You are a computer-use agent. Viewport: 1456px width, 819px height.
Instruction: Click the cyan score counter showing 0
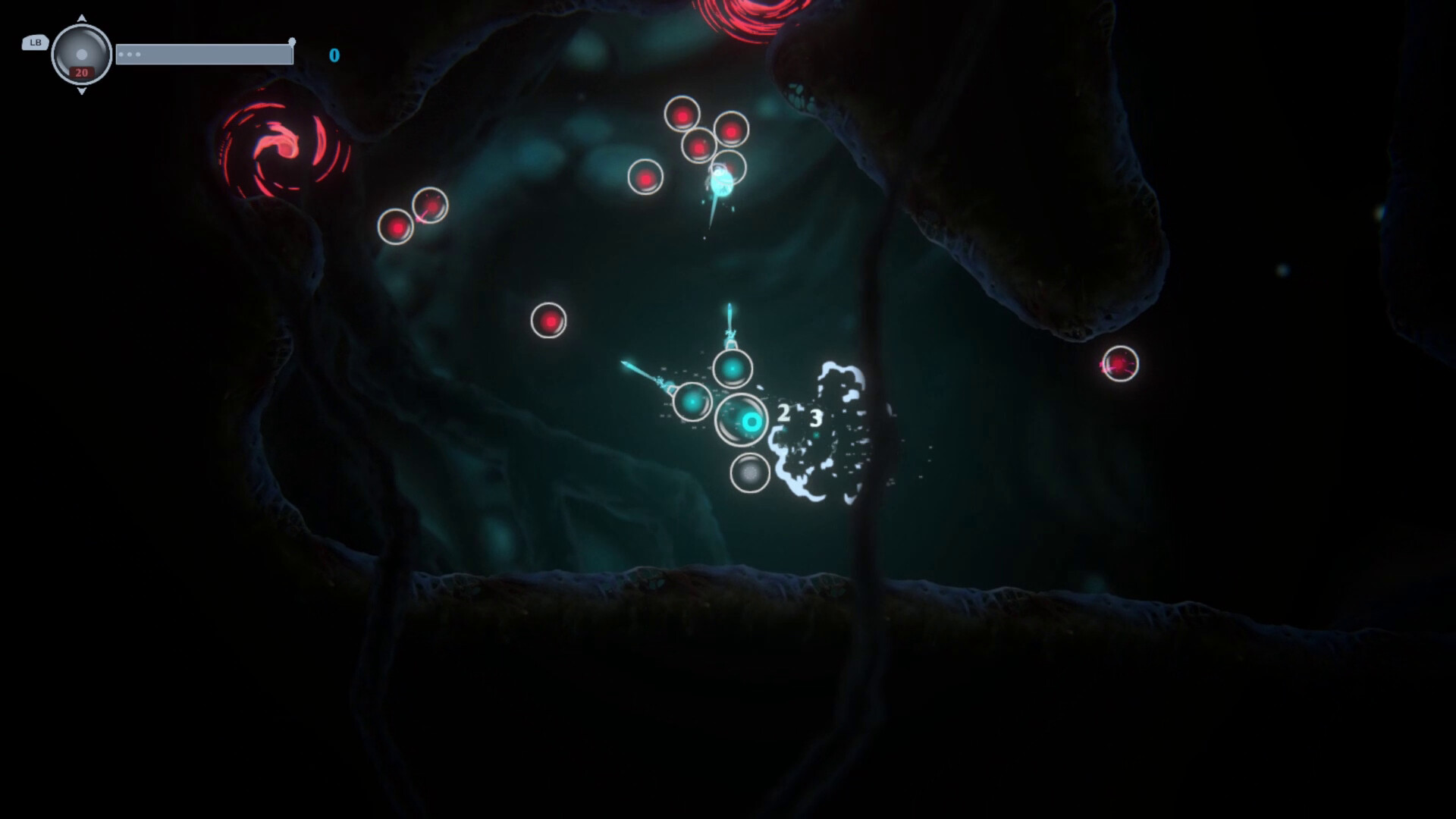(334, 55)
